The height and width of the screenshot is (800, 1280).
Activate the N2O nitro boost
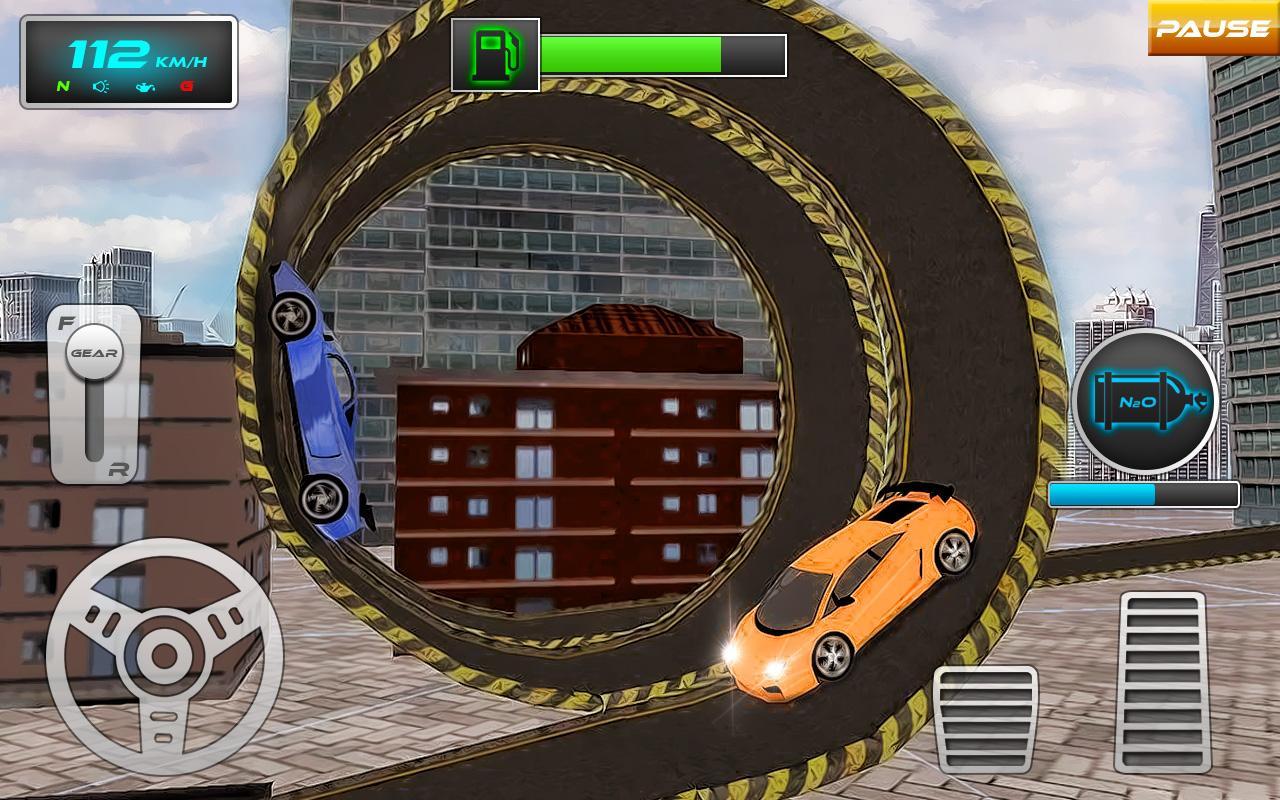[1146, 402]
